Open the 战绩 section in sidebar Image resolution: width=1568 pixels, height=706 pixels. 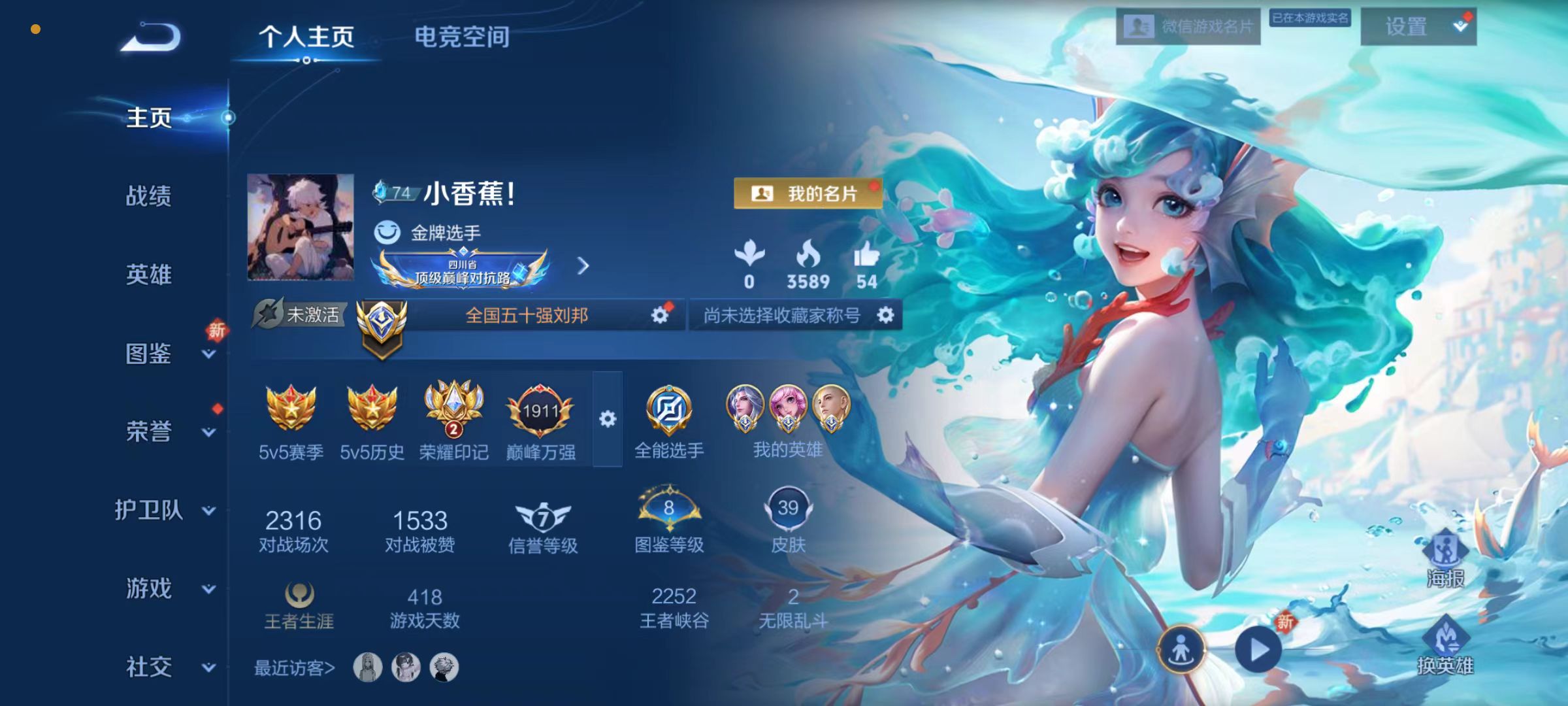point(149,196)
